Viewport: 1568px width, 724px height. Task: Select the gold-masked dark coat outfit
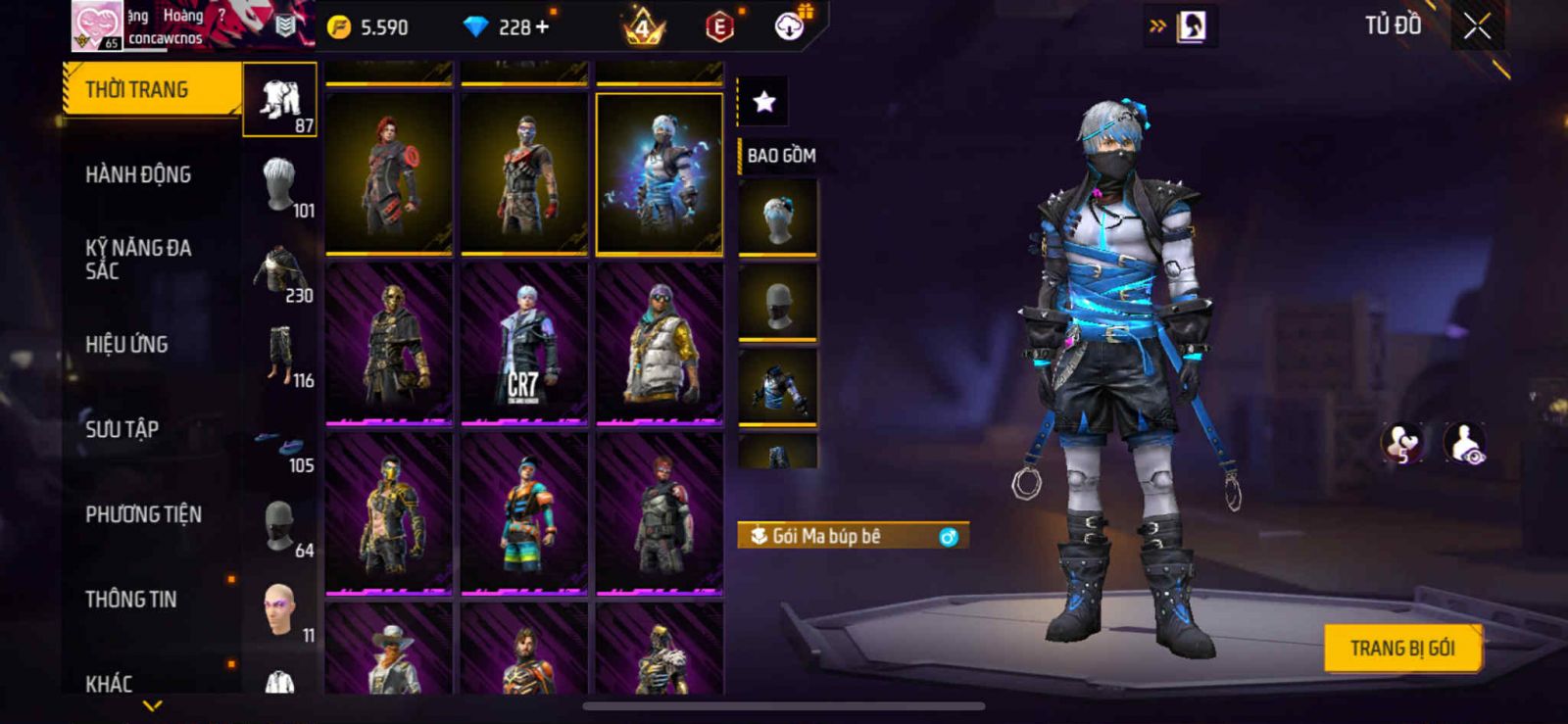coord(389,343)
